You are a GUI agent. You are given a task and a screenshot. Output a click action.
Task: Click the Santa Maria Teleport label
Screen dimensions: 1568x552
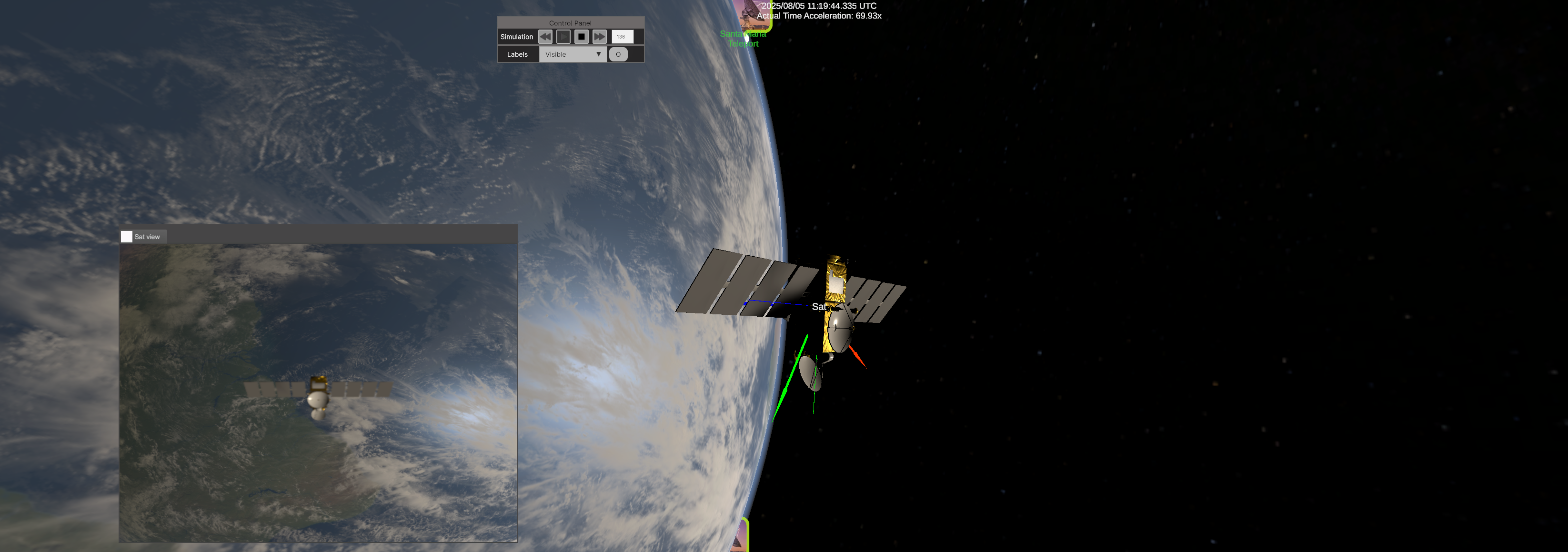[x=743, y=39]
